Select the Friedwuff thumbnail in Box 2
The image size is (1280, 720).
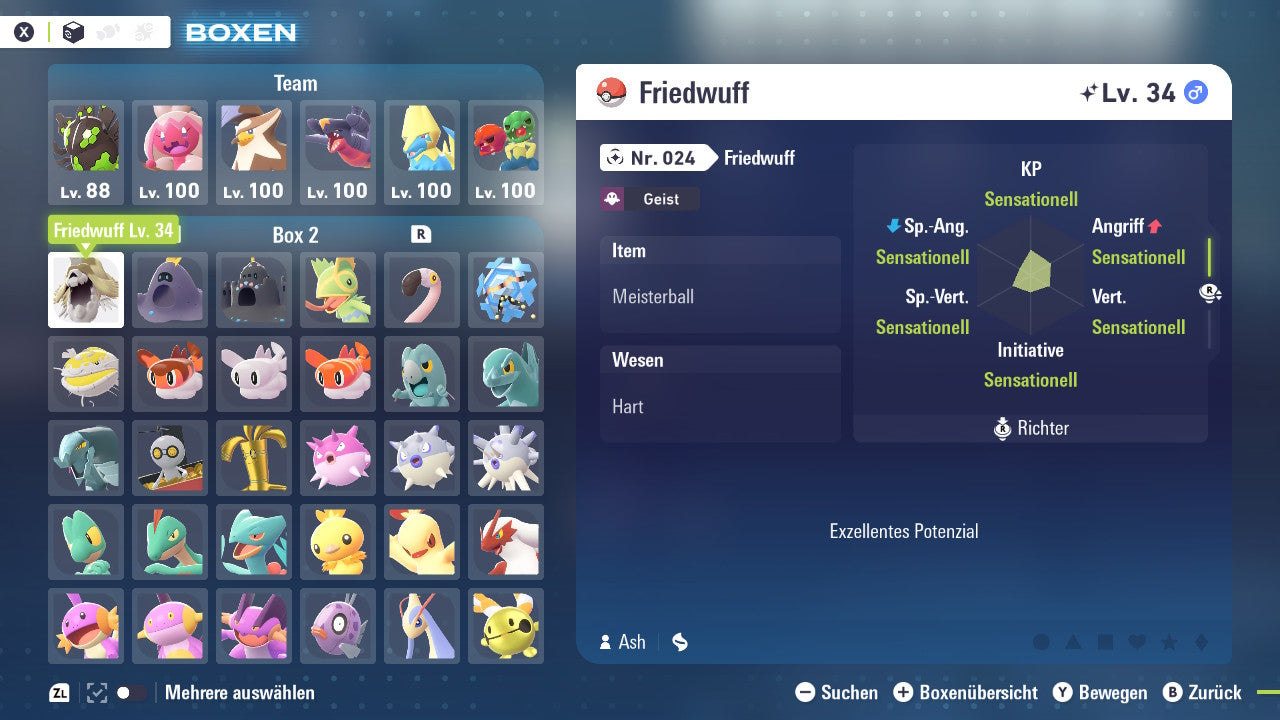tap(86, 289)
